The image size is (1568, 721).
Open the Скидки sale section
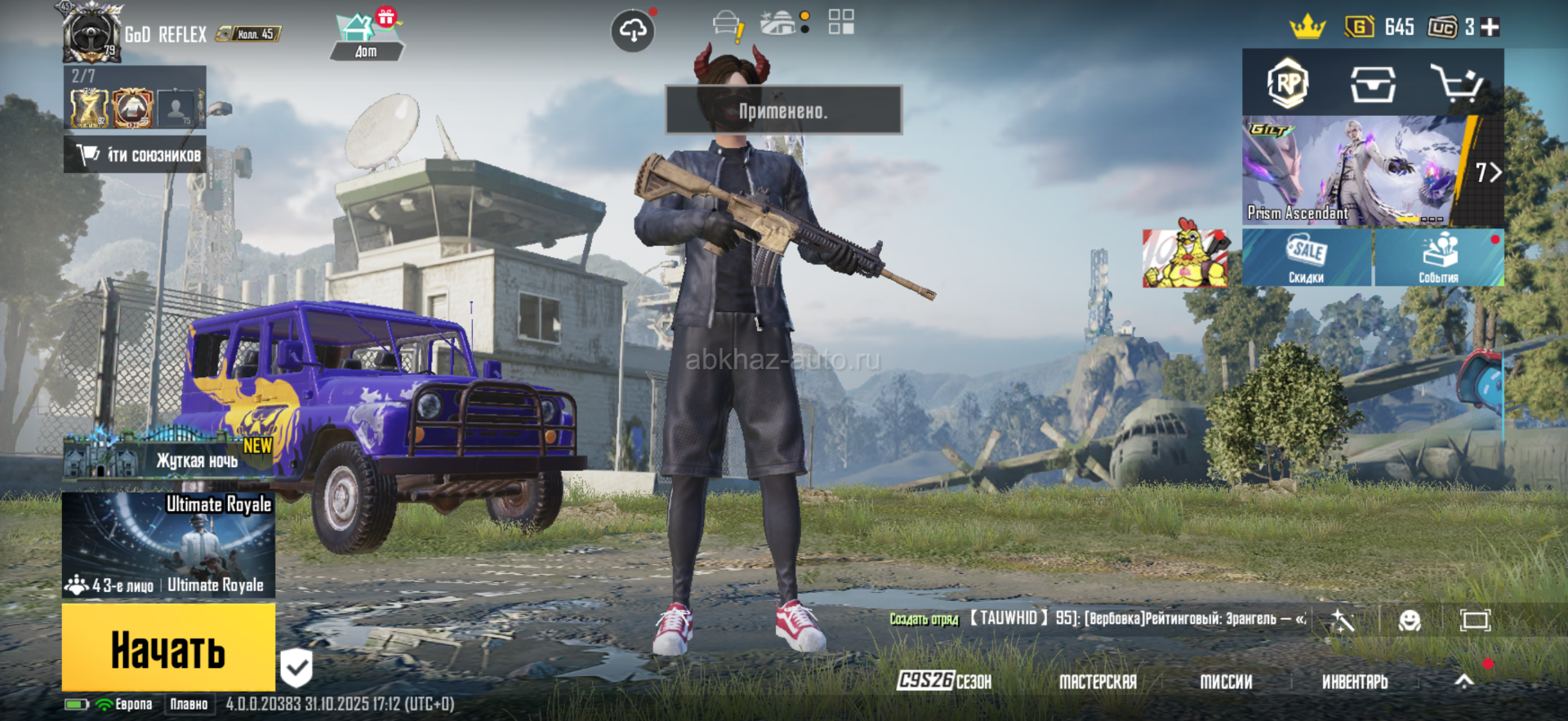coord(1307,258)
